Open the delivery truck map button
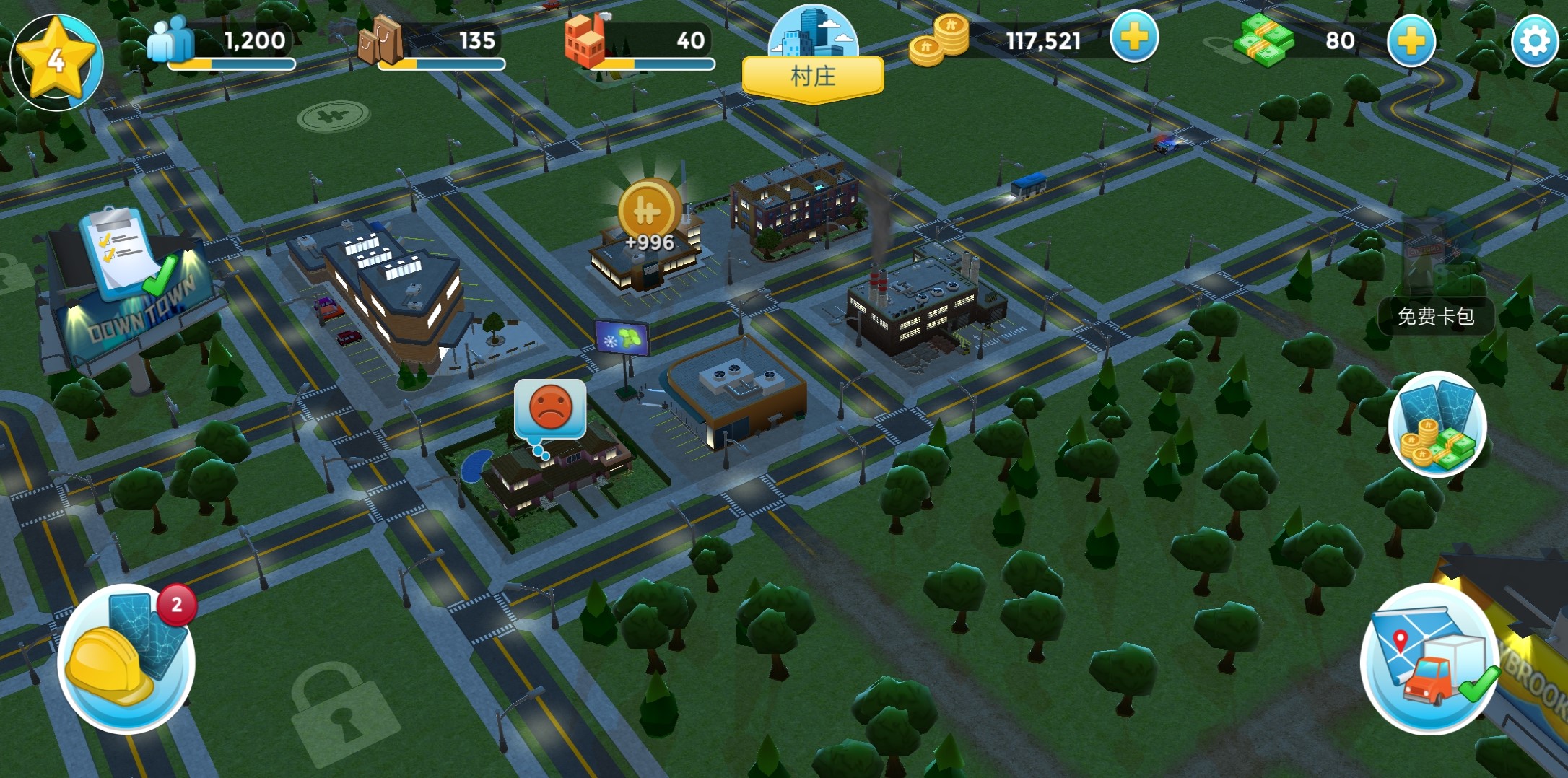The image size is (1568, 778). click(1429, 660)
